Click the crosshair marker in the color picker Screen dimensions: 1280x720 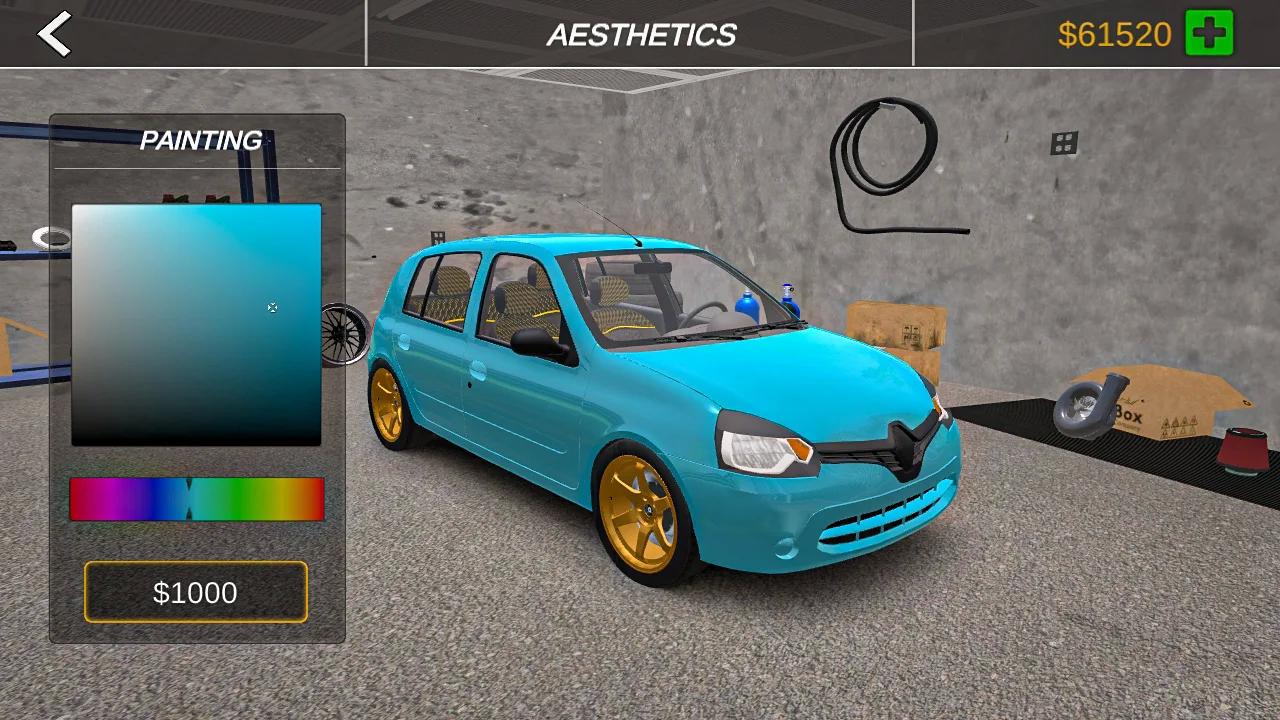point(272,307)
